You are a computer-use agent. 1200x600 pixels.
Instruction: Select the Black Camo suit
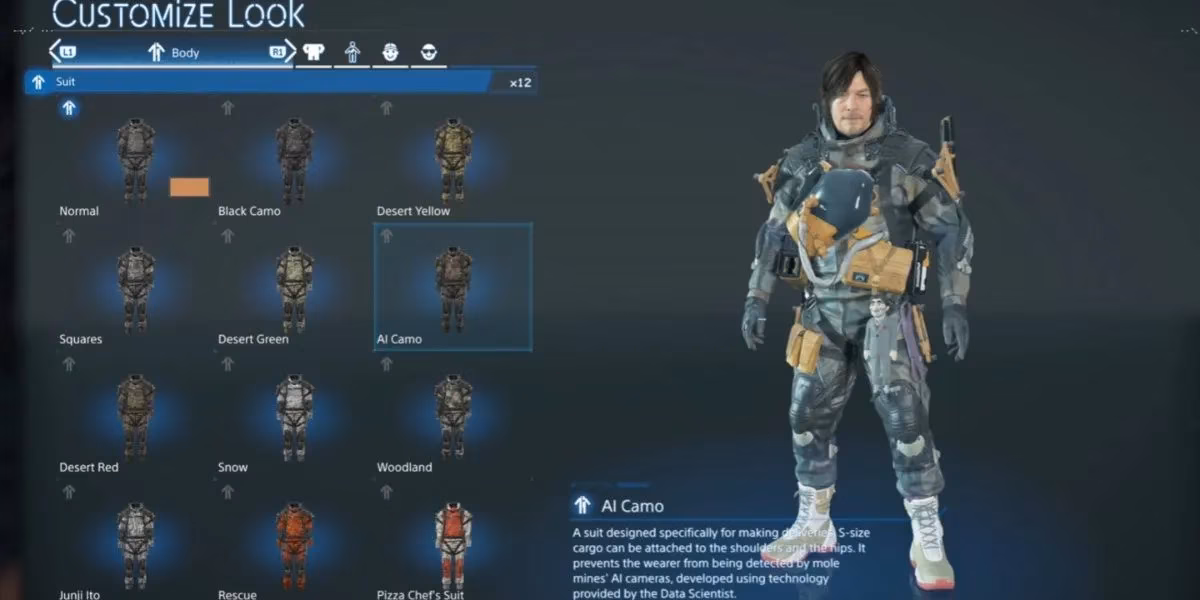[294, 160]
